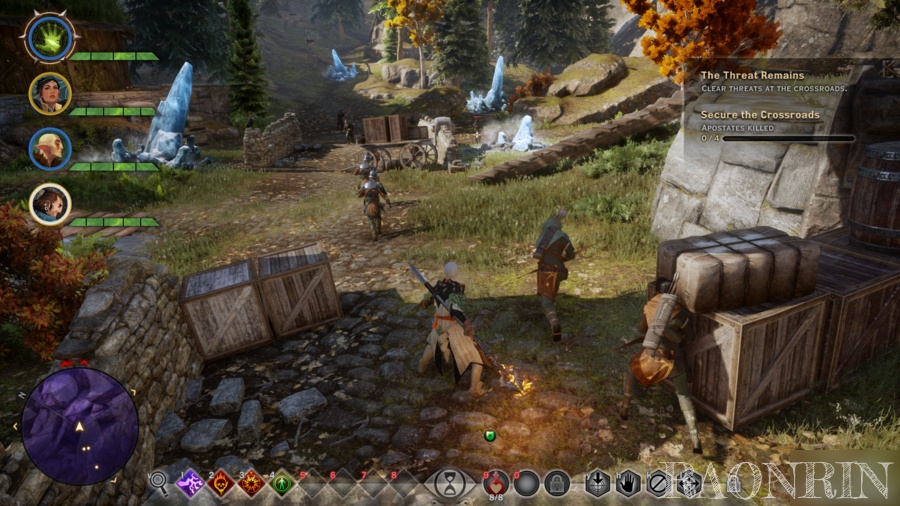900x506 pixels.
Task: Select the downward arrow shield command
Action: pos(597,484)
